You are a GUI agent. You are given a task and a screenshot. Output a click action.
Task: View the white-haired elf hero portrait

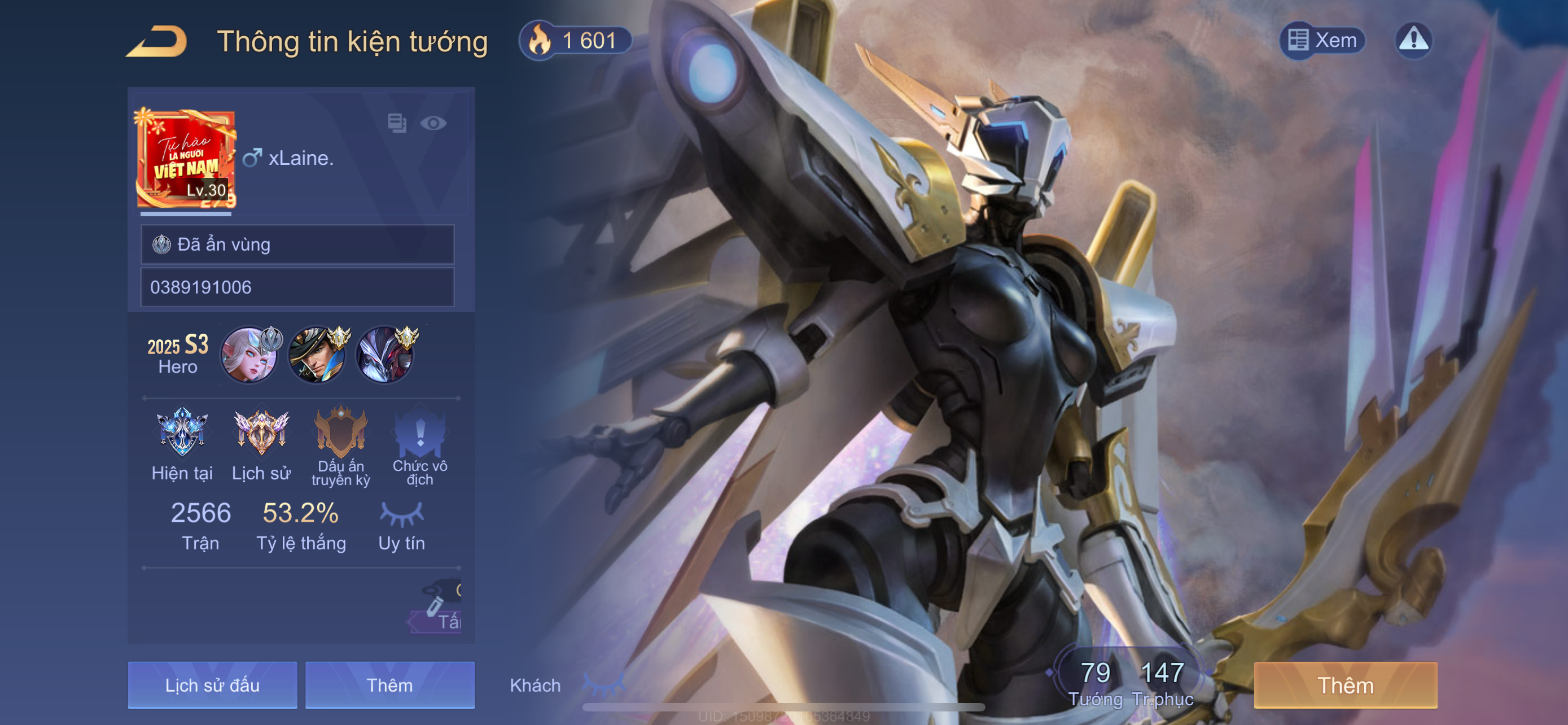click(x=249, y=355)
